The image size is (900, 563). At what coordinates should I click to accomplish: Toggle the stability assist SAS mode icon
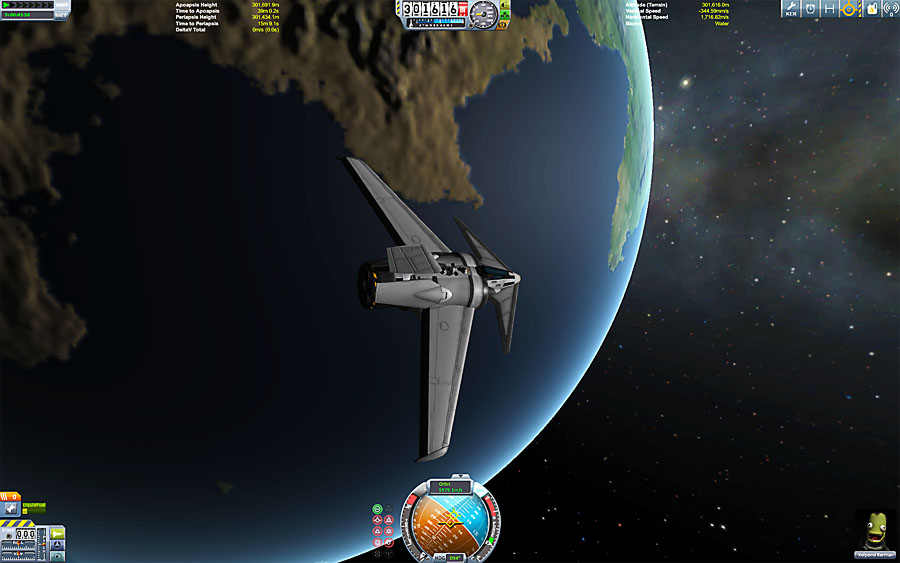377,508
